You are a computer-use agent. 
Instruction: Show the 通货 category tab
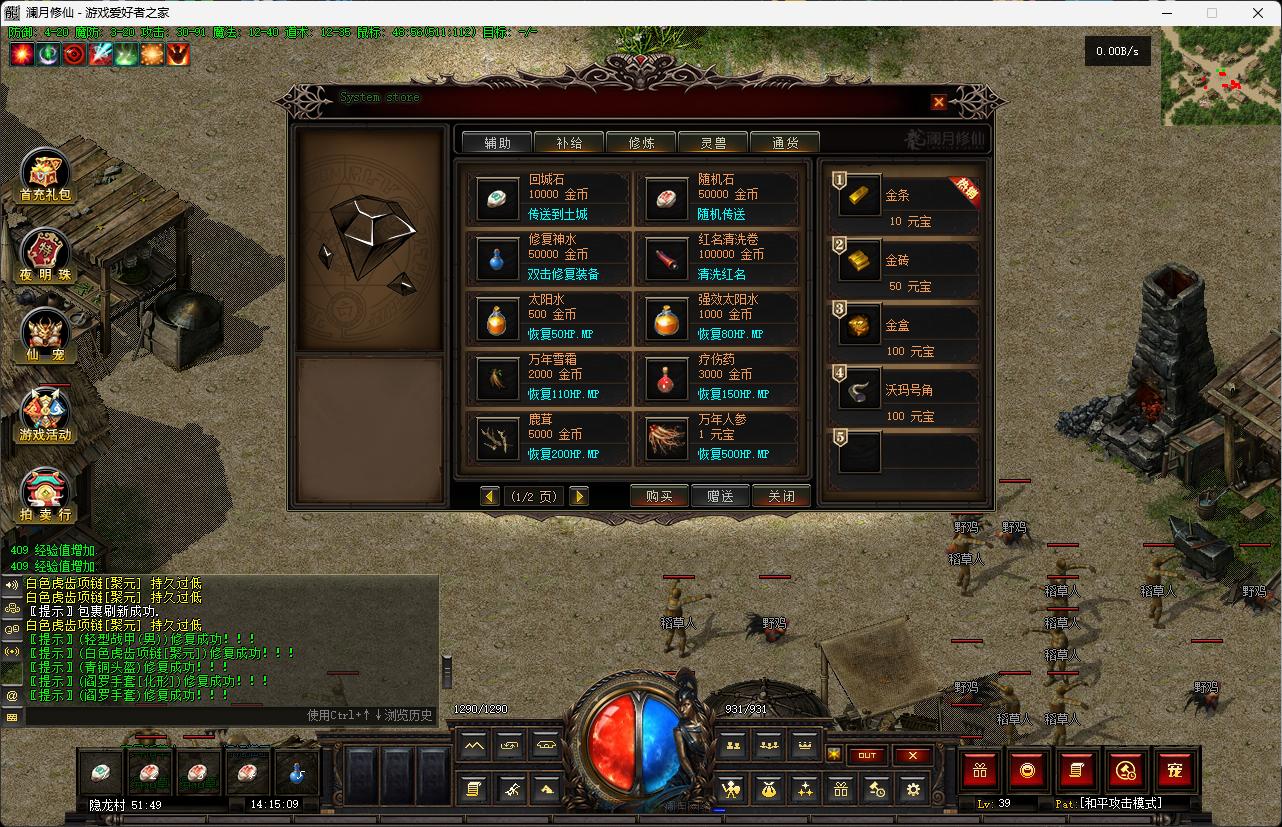coord(785,143)
